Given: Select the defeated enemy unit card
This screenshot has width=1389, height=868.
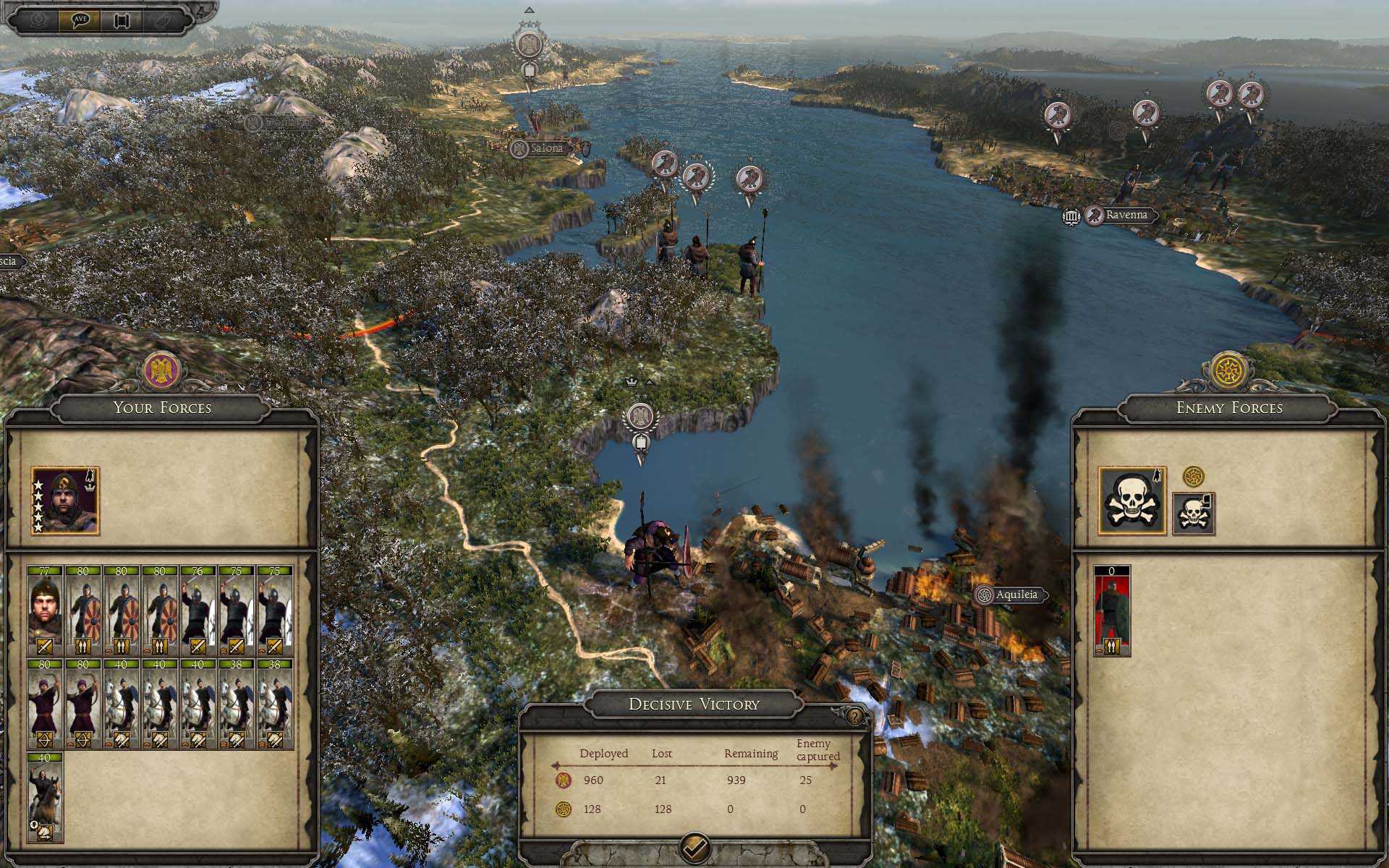Looking at the screenshot, I should click(x=1112, y=611).
